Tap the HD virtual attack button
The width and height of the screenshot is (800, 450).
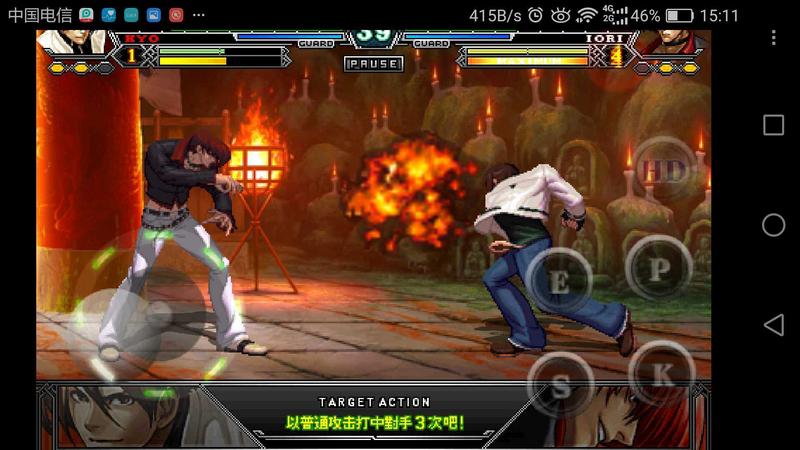663,171
